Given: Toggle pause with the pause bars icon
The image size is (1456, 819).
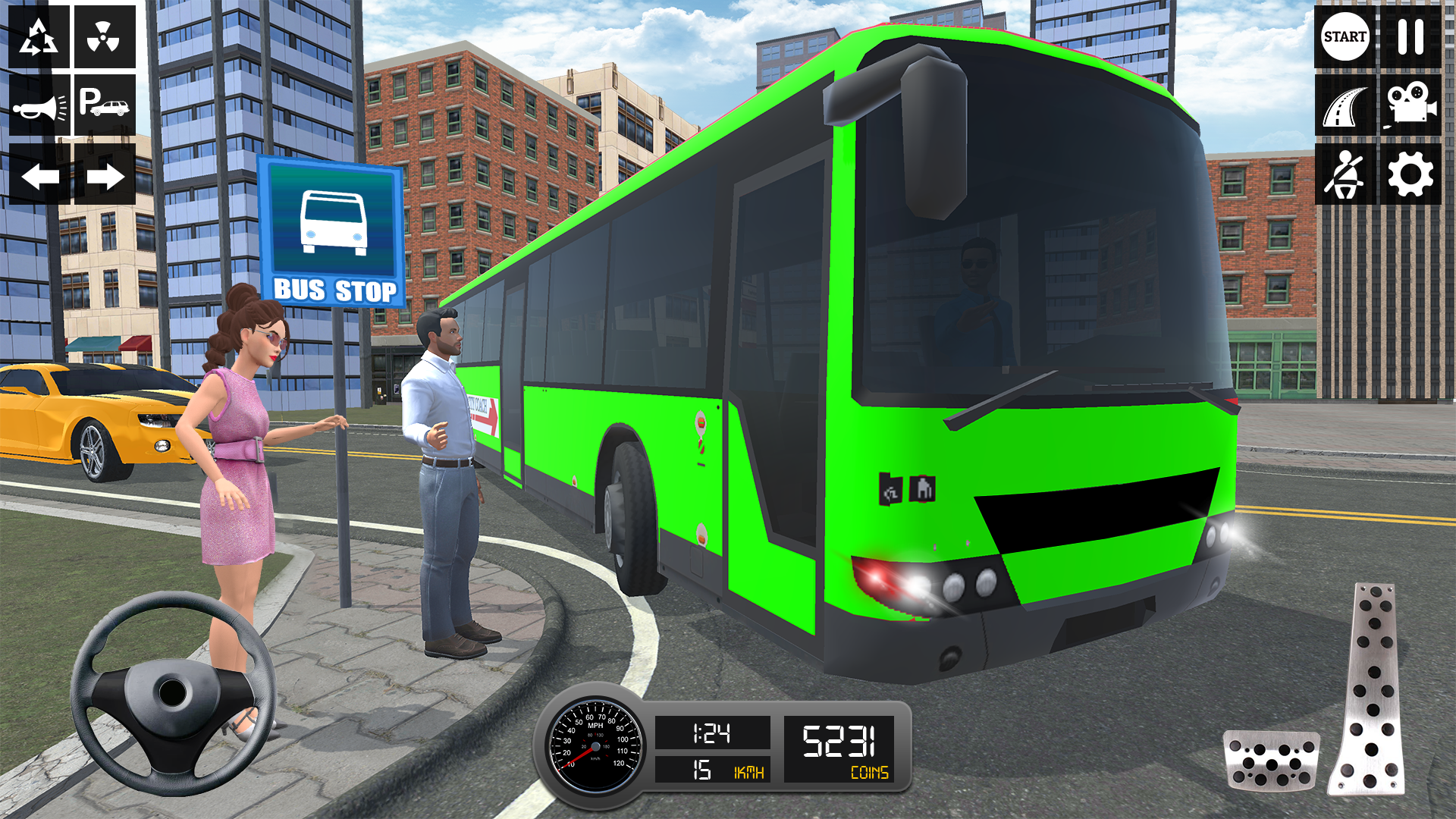Looking at the screenshot, I should [x=1409, y=38].
